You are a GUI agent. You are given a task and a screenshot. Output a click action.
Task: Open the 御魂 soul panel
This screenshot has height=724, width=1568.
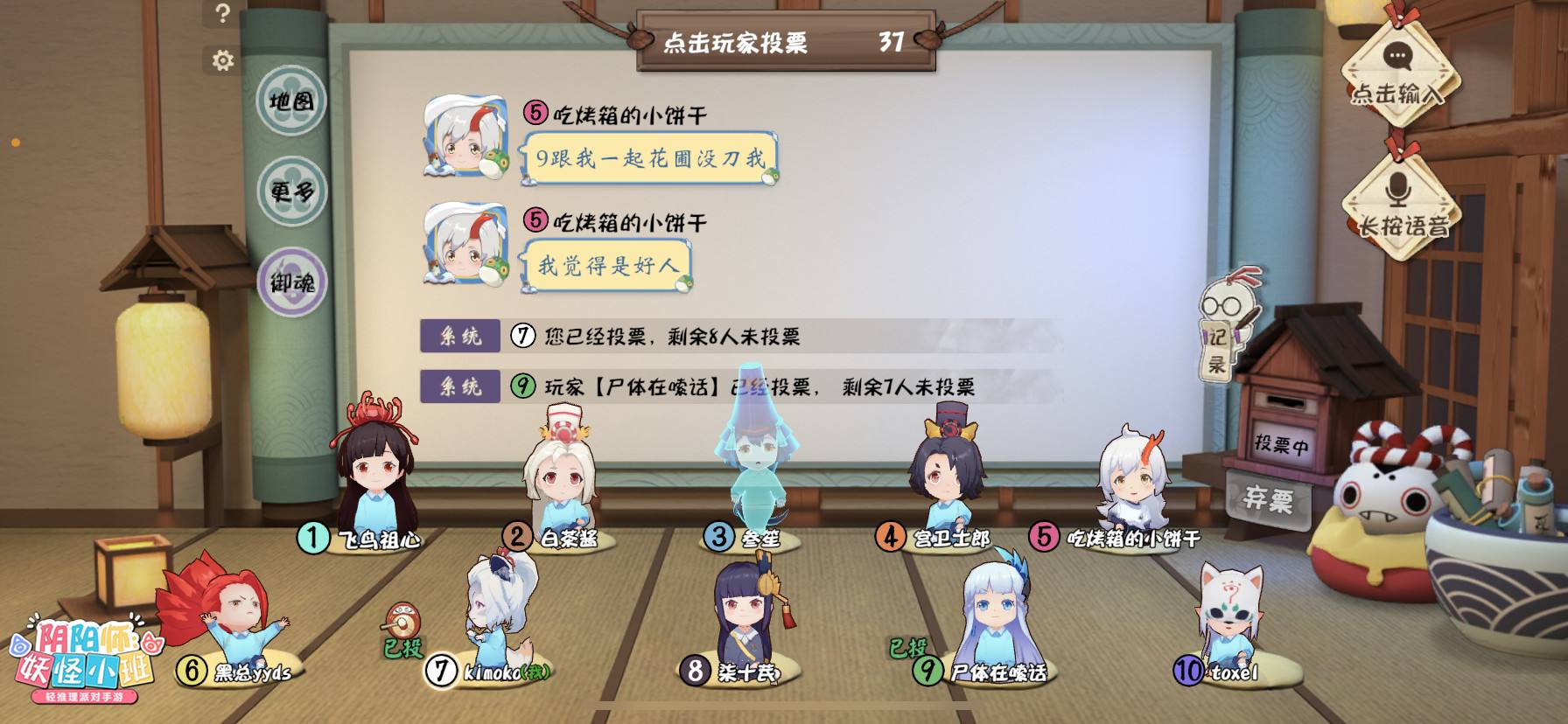click(290, 282)
